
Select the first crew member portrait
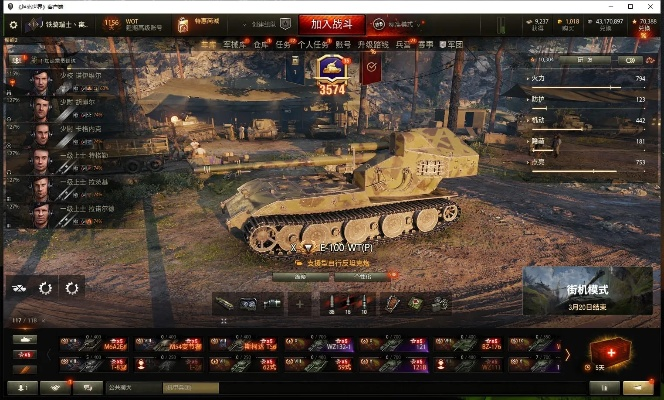pyautogui.click(x=40, y=81)
